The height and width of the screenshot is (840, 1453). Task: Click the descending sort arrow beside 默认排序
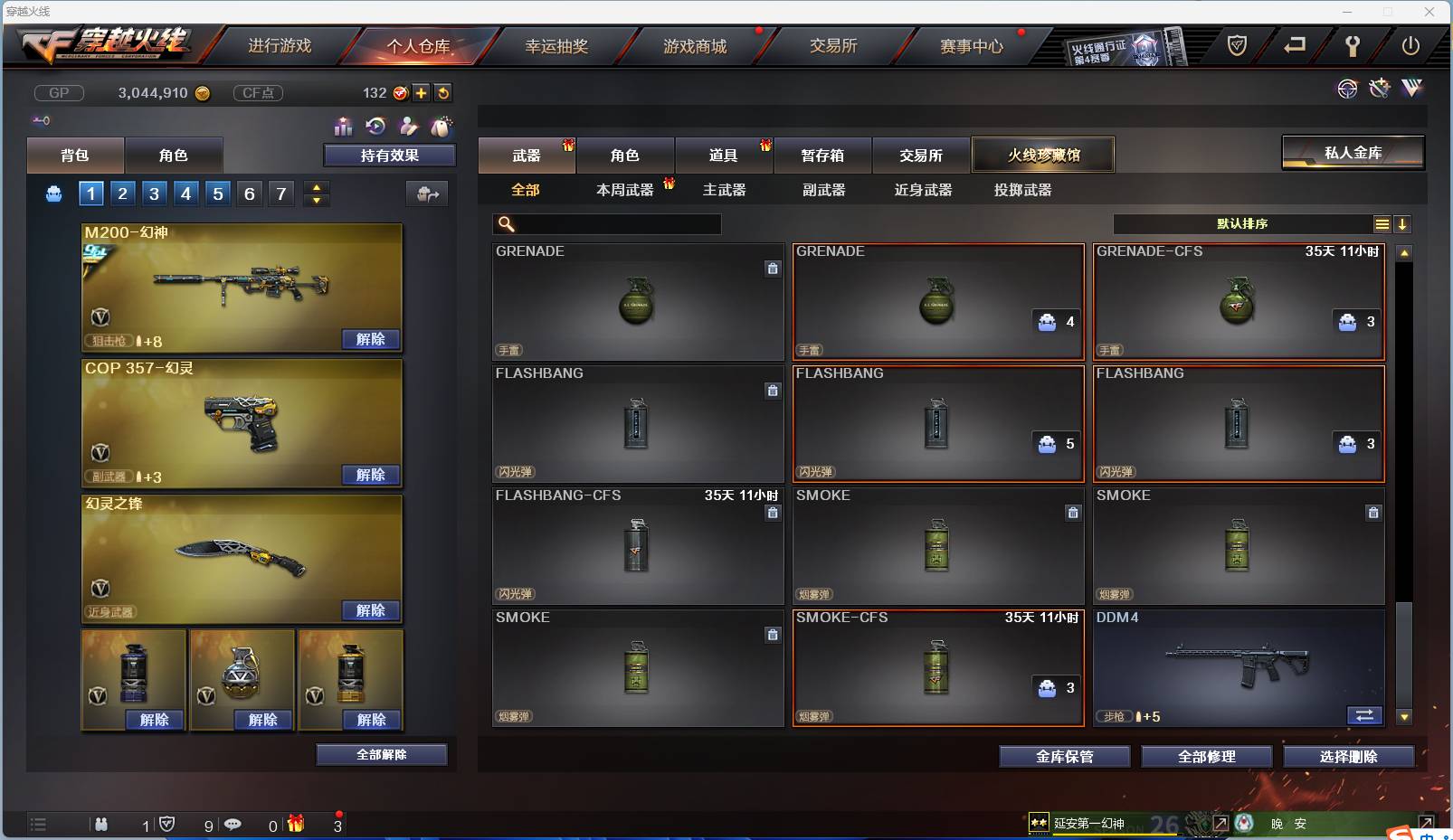[1403, 223]
